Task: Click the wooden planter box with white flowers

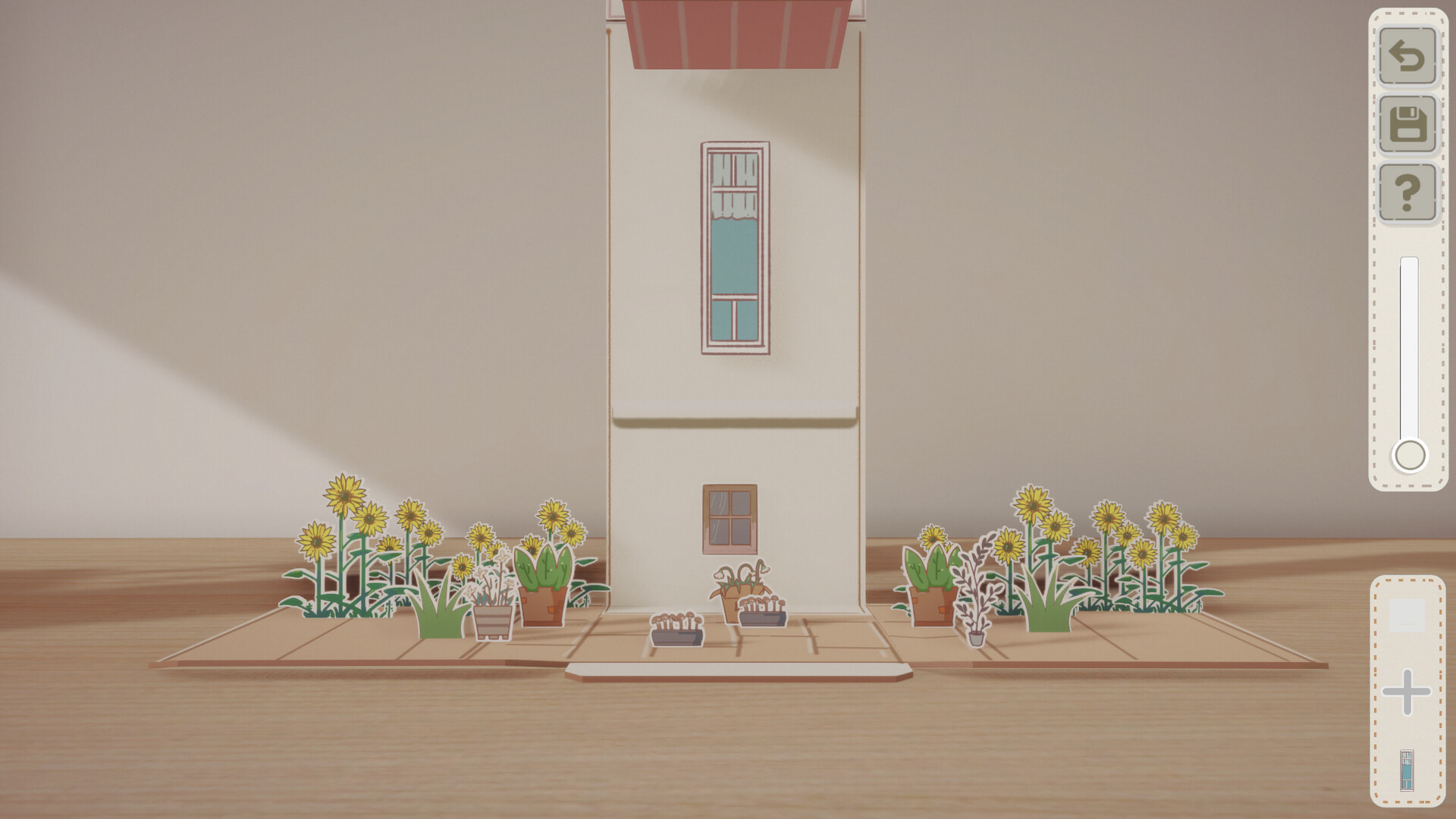Action: (491, 614)
